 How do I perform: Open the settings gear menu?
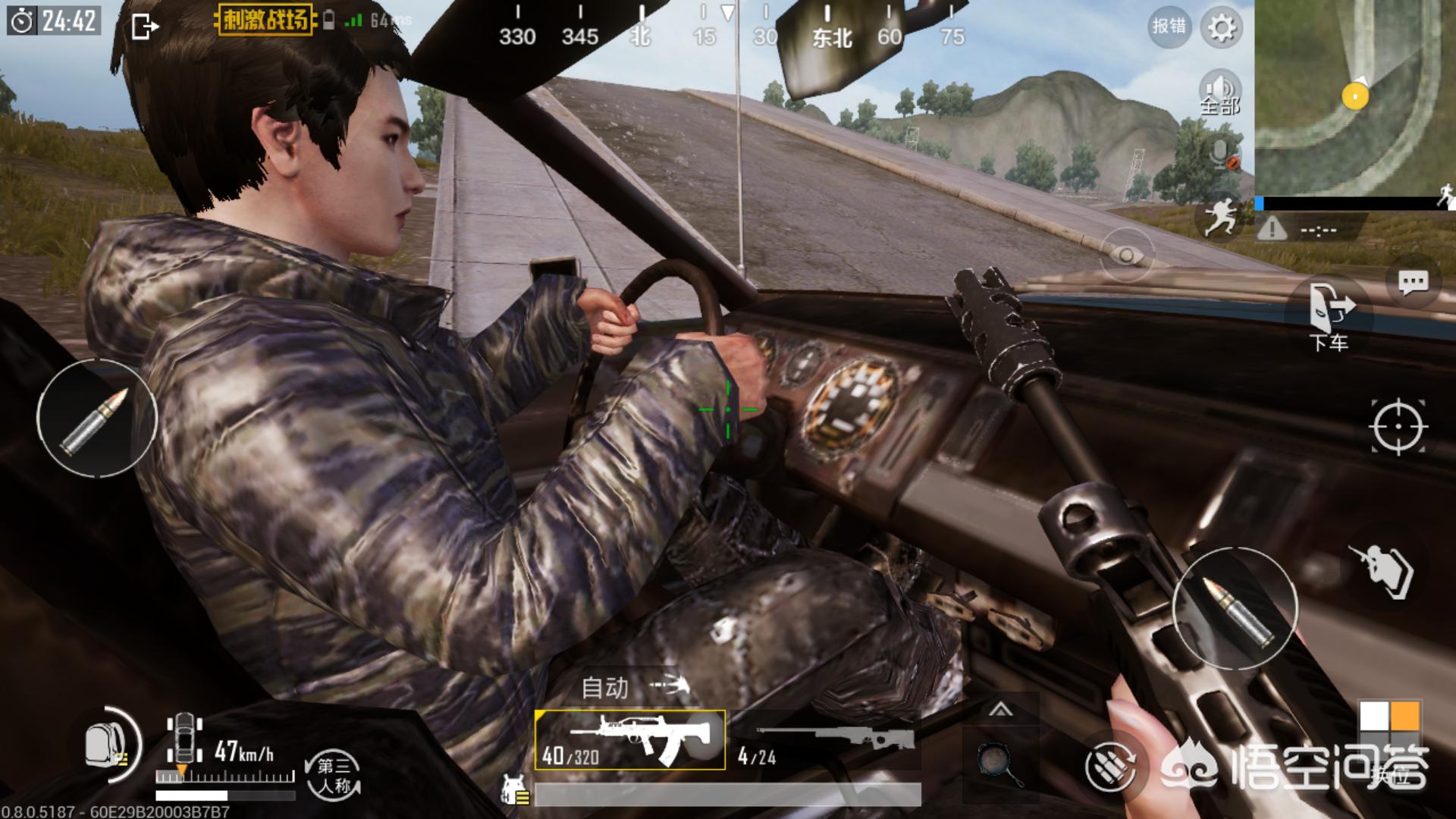pyautogui.click(x=1221, y=28)
